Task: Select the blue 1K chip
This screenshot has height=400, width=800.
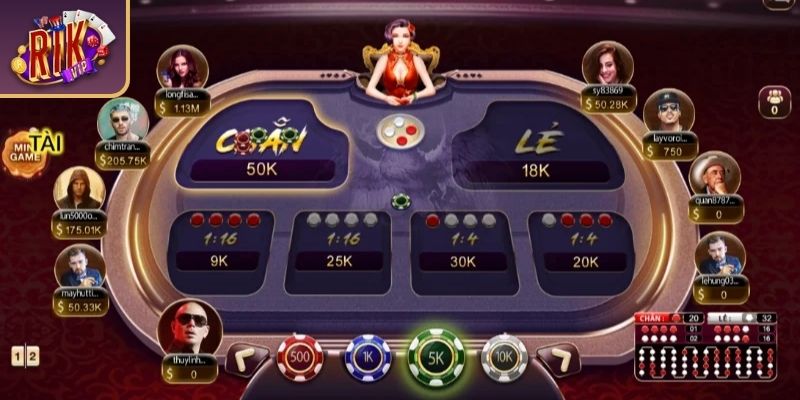Action: [x=367, y=358]
